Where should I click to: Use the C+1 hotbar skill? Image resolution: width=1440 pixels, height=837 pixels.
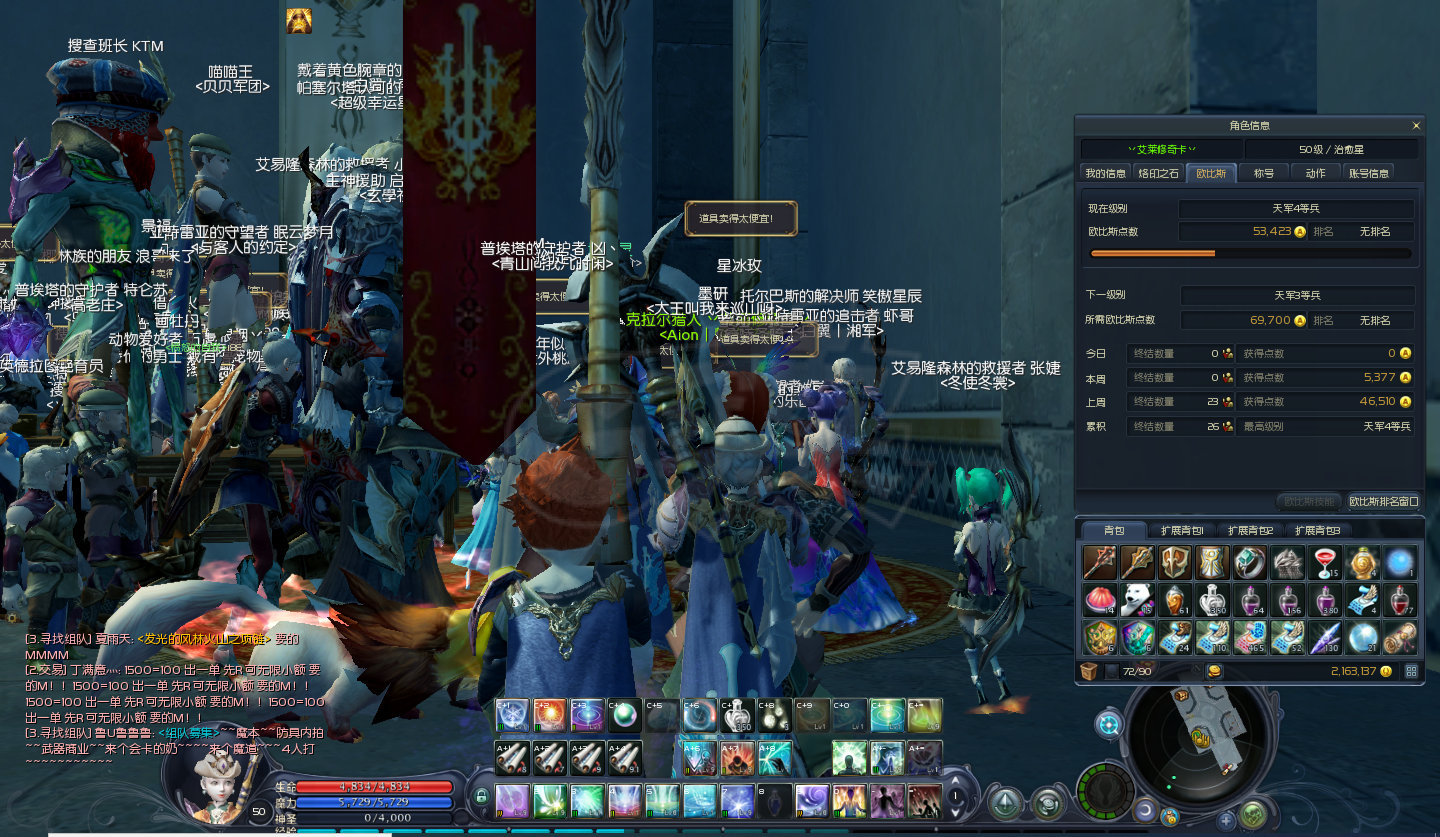pyautogui.click(x=512, y=716)
